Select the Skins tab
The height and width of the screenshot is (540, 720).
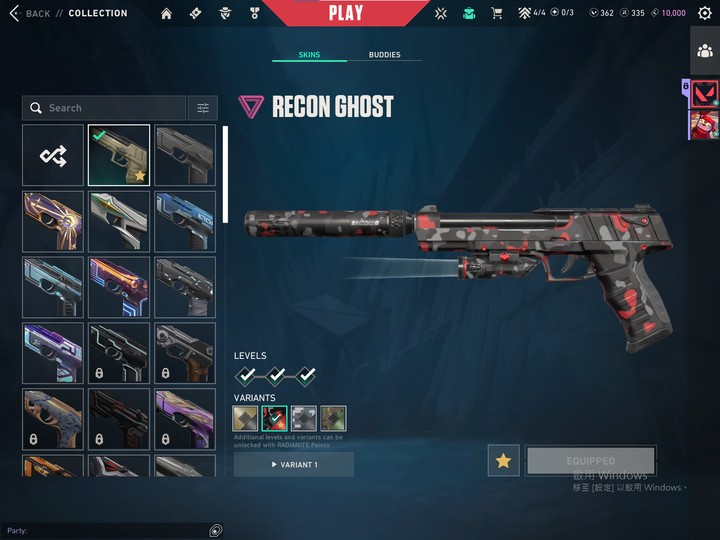point(310,55)
